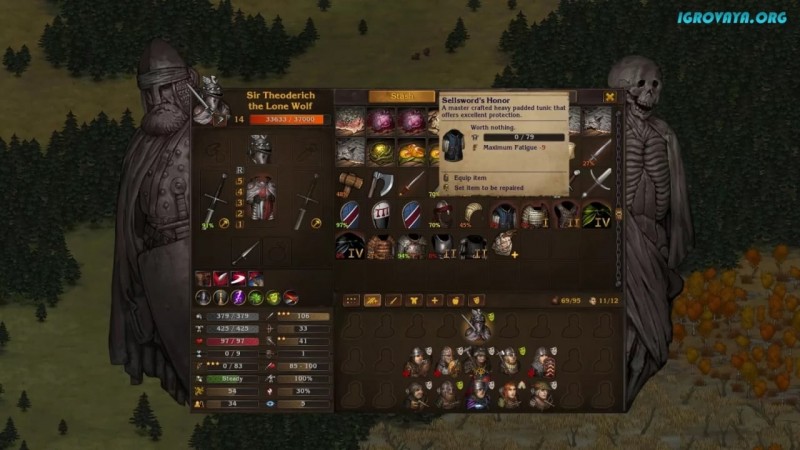Sort stash items with the grid button
Screen dimensions: 800x450
[351, 300]
